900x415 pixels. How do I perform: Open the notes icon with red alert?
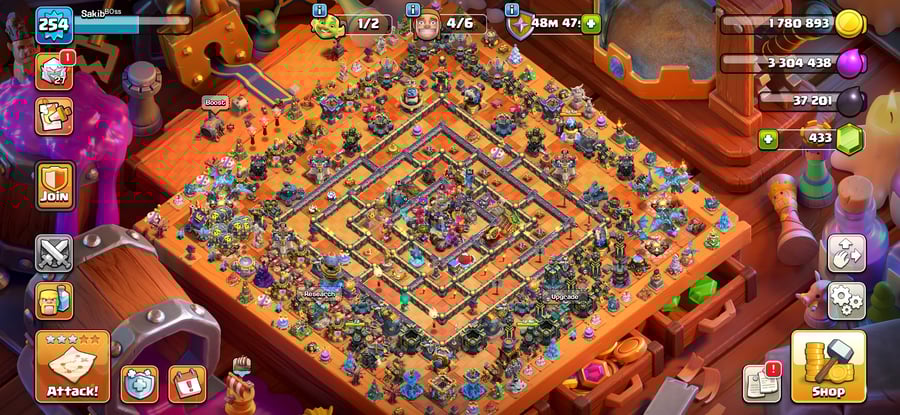(x=761, y=382)
